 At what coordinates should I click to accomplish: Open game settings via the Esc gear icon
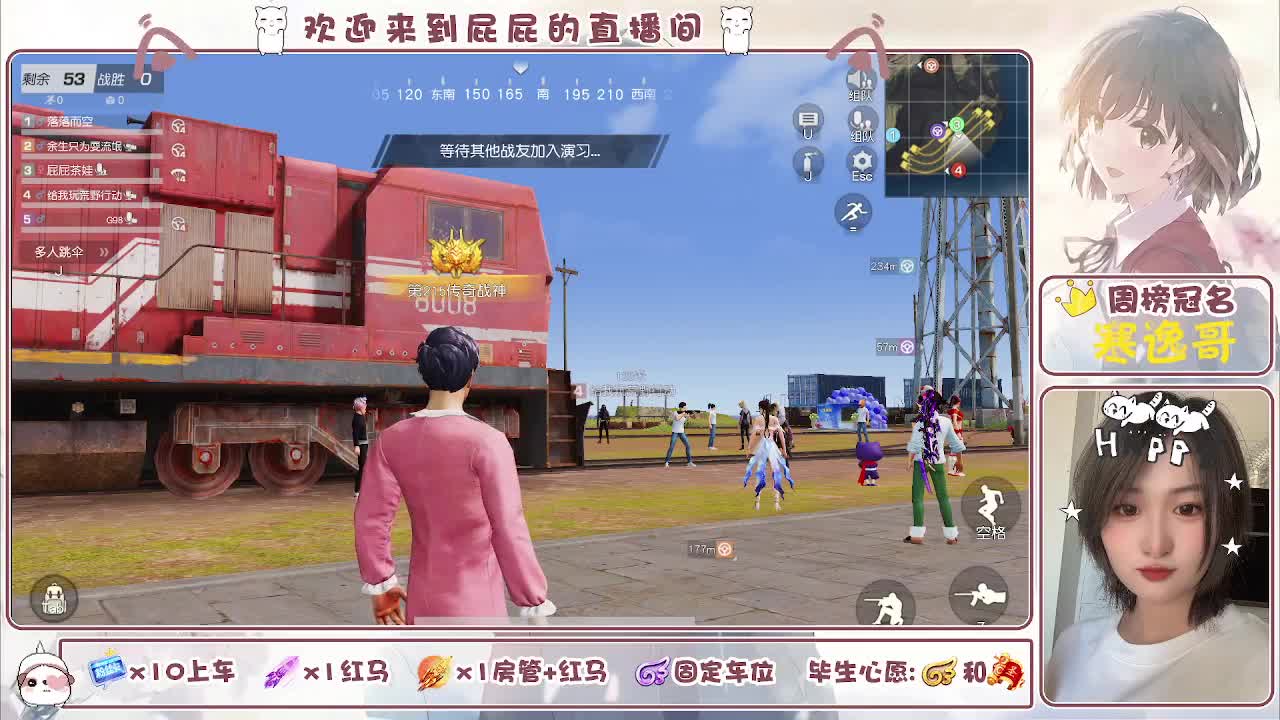(862, 160)
